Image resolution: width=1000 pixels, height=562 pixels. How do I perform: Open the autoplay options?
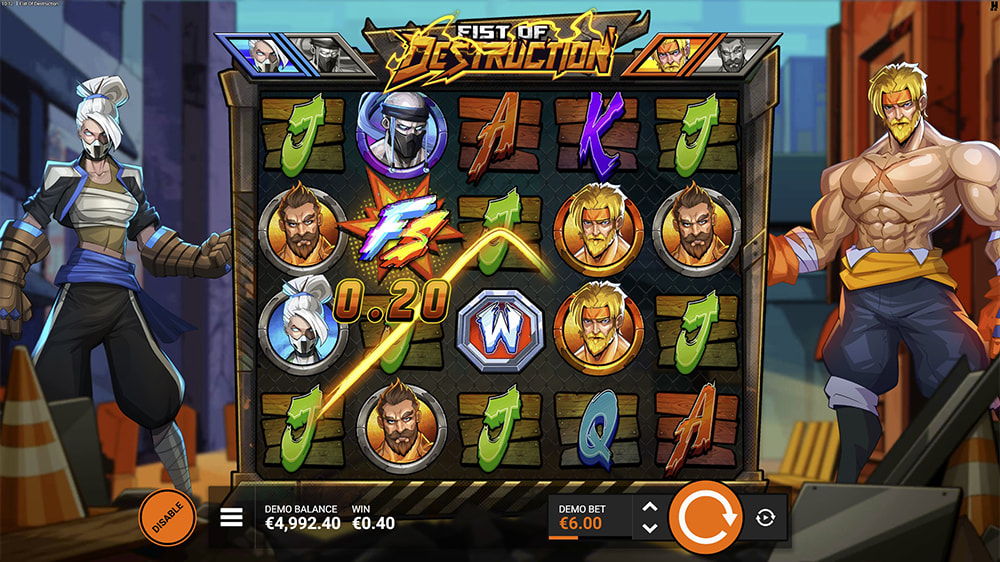(766, 517)
